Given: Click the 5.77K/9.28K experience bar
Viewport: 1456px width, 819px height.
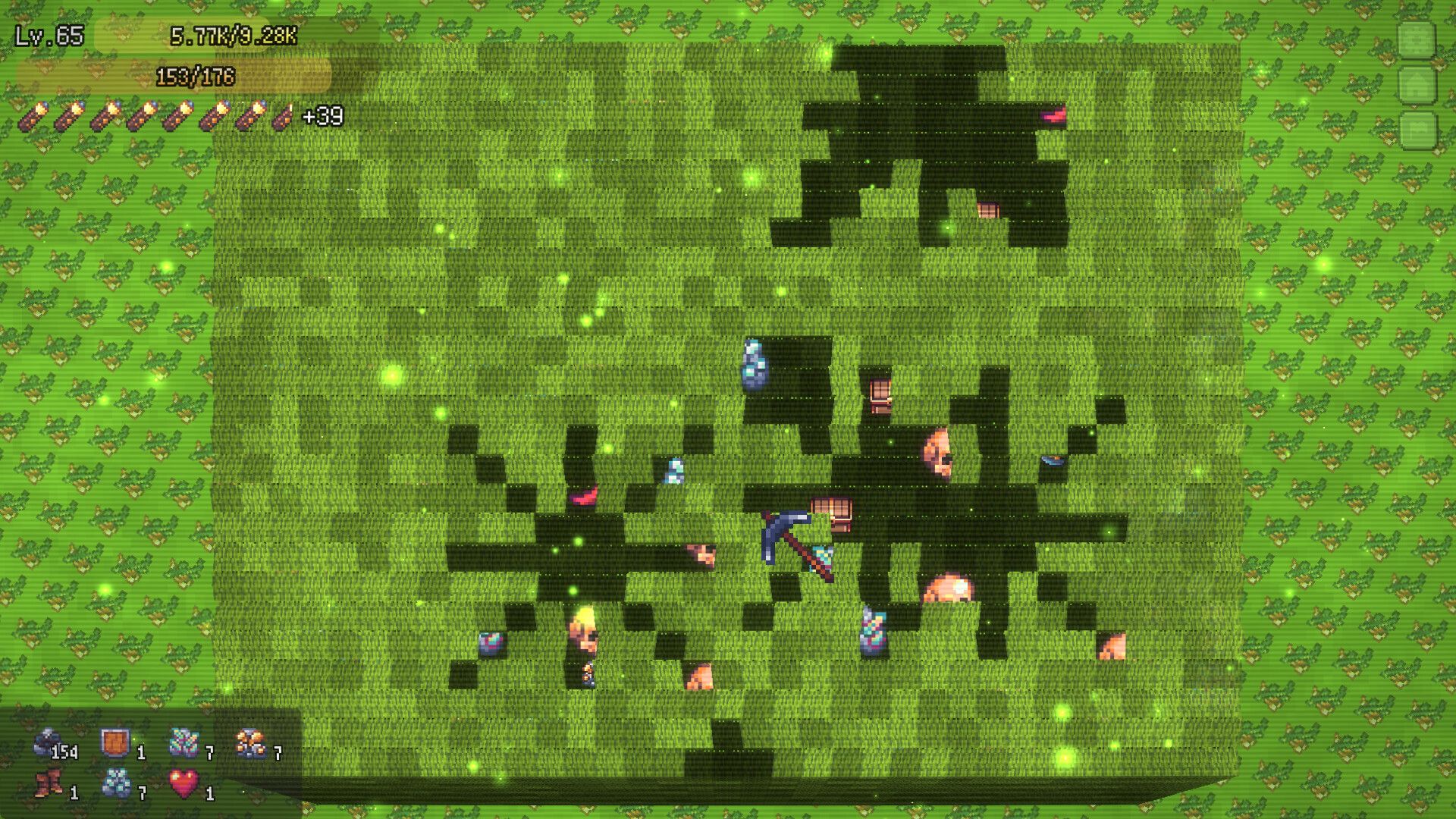Looking at the screenshot, I should (235, 34).
